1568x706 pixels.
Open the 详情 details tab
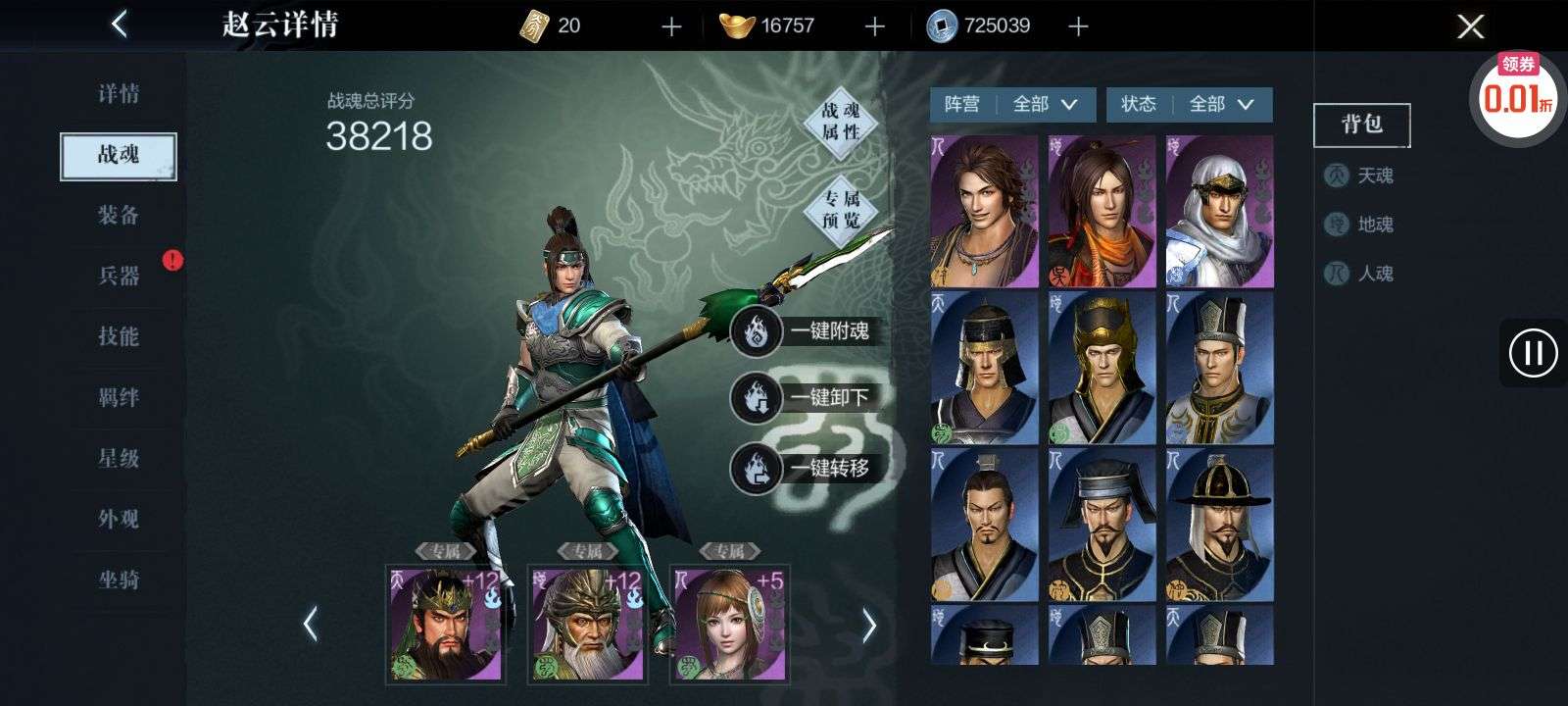point(119,94)
